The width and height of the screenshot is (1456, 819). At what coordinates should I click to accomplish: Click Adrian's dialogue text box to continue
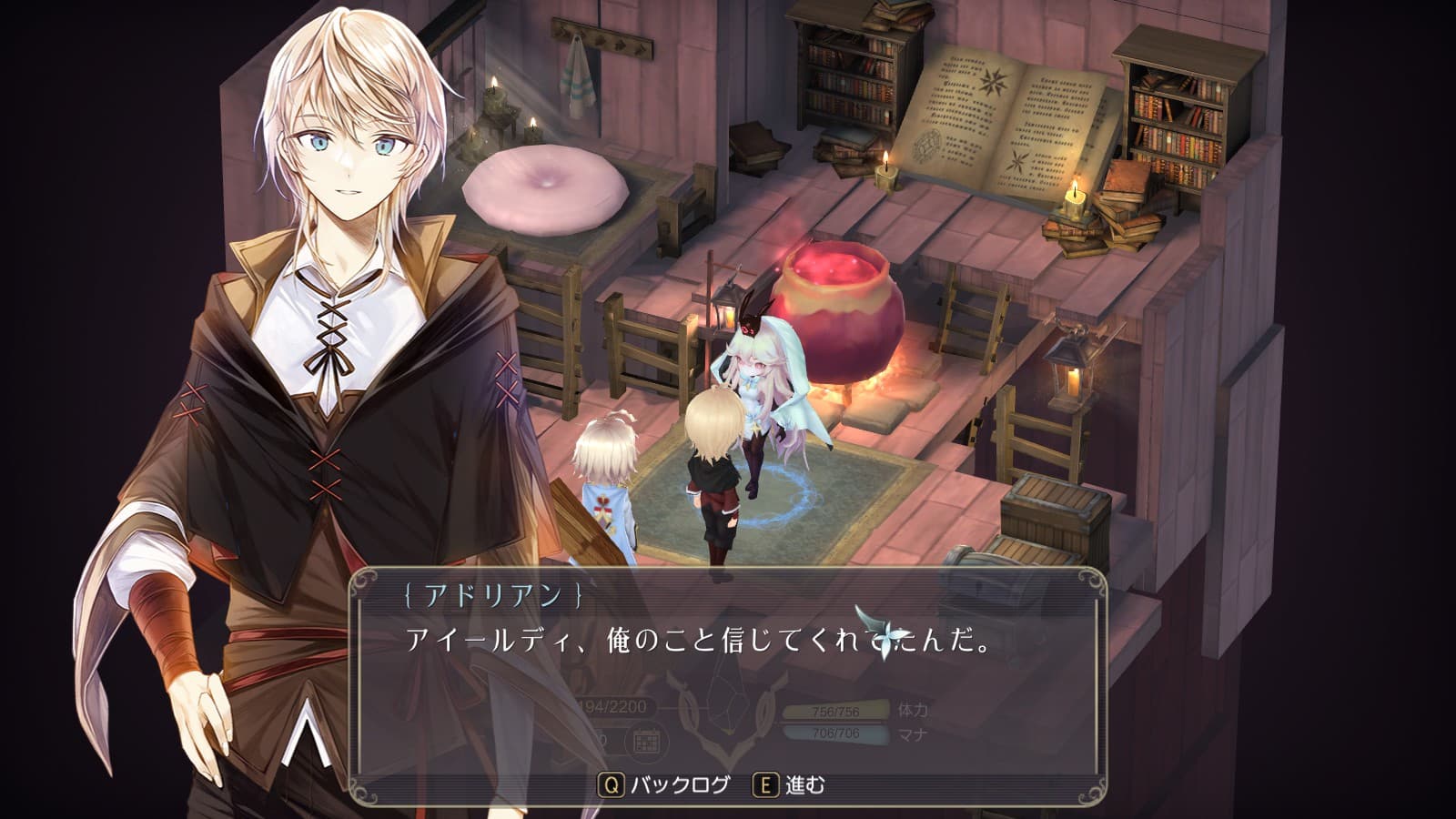coord(728,673)
